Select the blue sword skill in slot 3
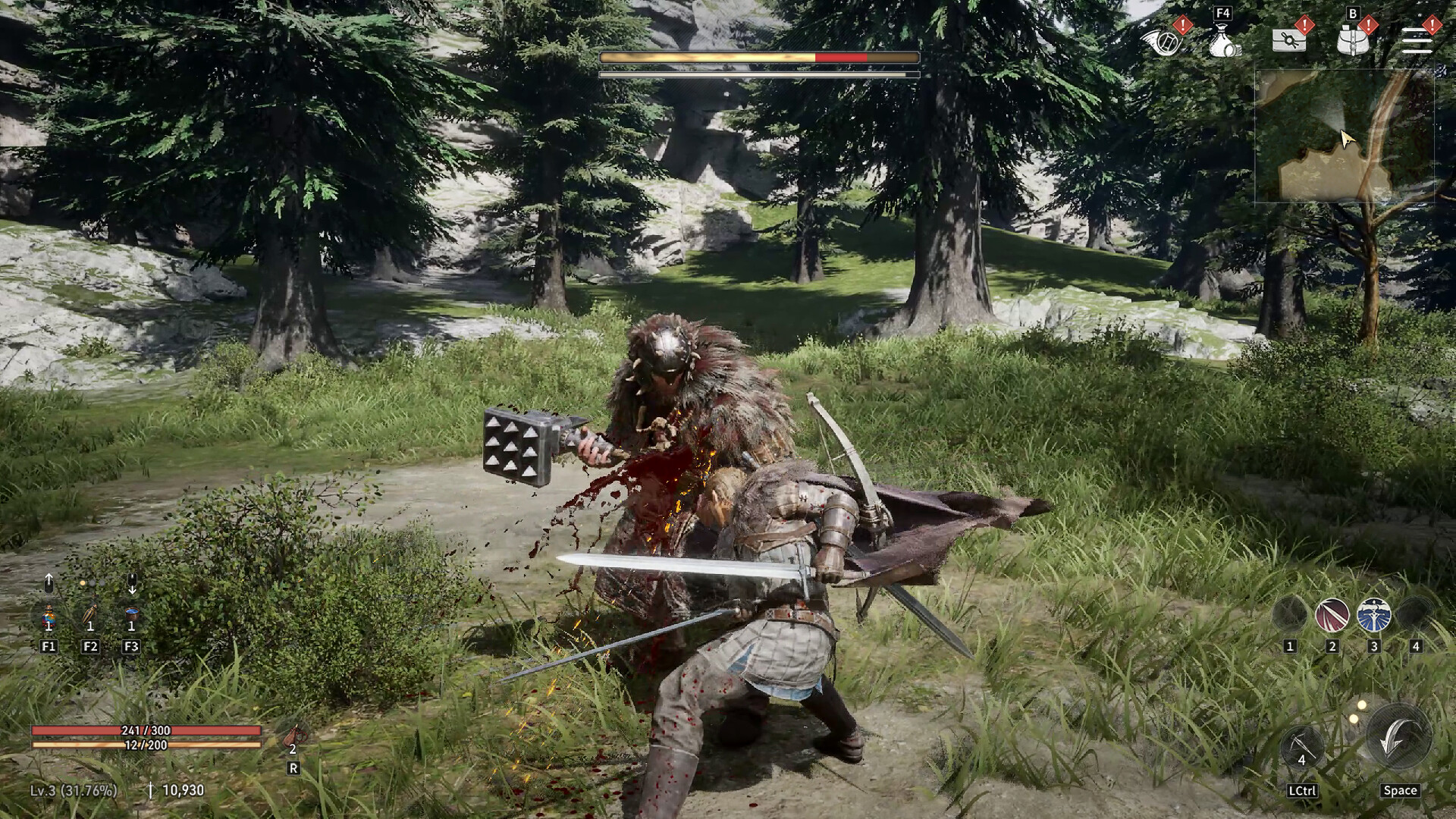 tap(1373, 614)
